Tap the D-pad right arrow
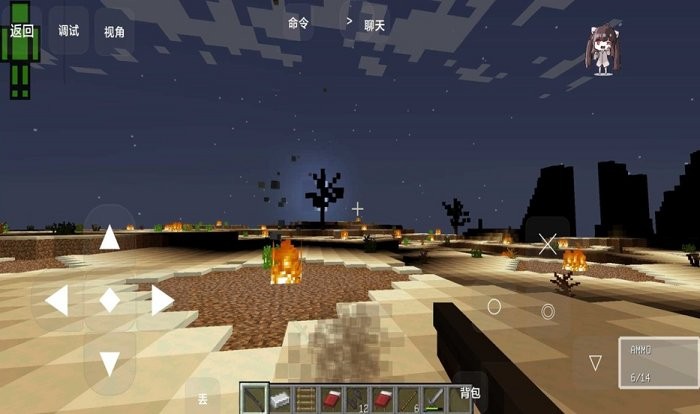 pyautogui.click(x=161, y=300)
